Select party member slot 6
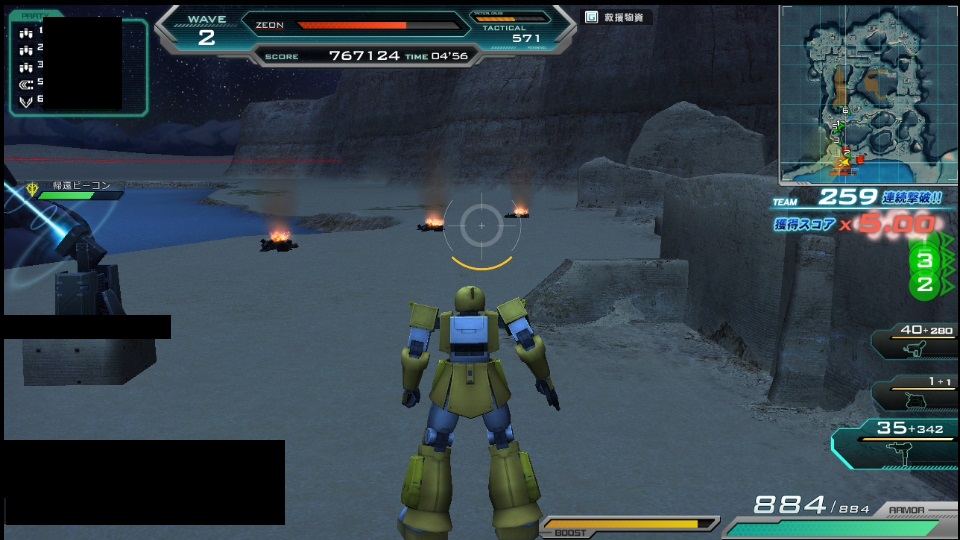960x540 pixels. coord(30,100)
